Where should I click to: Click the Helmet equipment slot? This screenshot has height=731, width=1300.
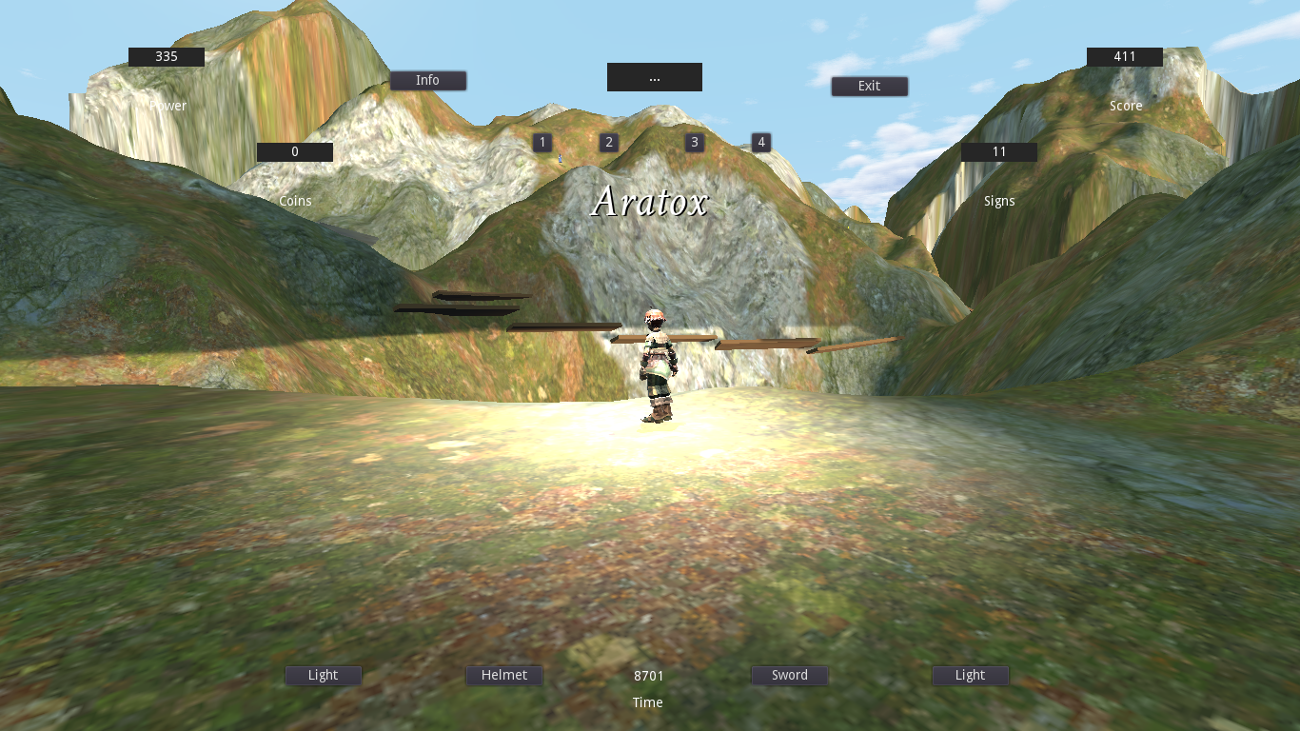pyautogui.click(x=504, y=675)
